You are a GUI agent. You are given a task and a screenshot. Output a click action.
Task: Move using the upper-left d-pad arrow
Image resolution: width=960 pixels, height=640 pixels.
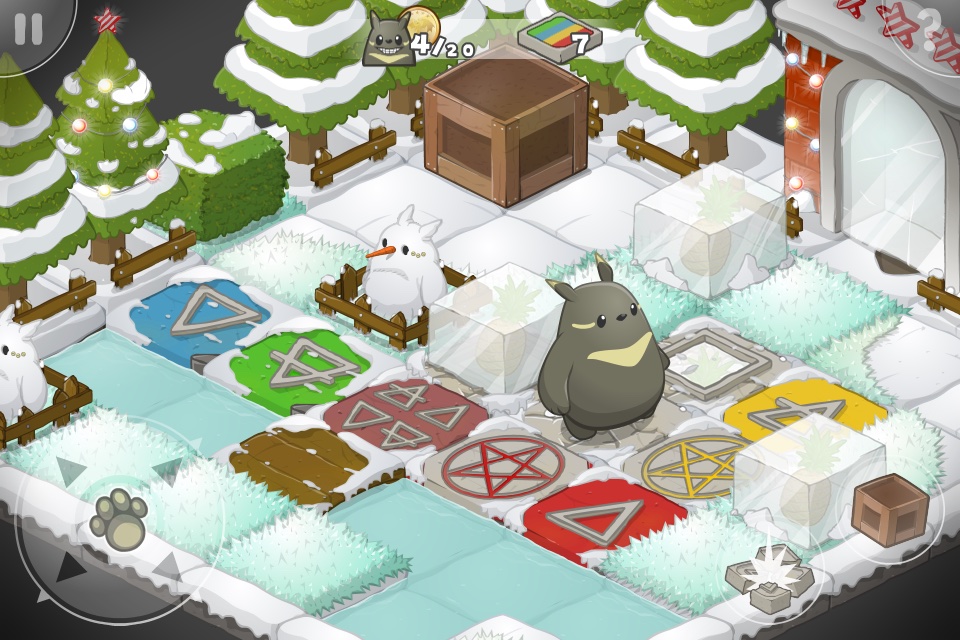(x=71, y=470)
